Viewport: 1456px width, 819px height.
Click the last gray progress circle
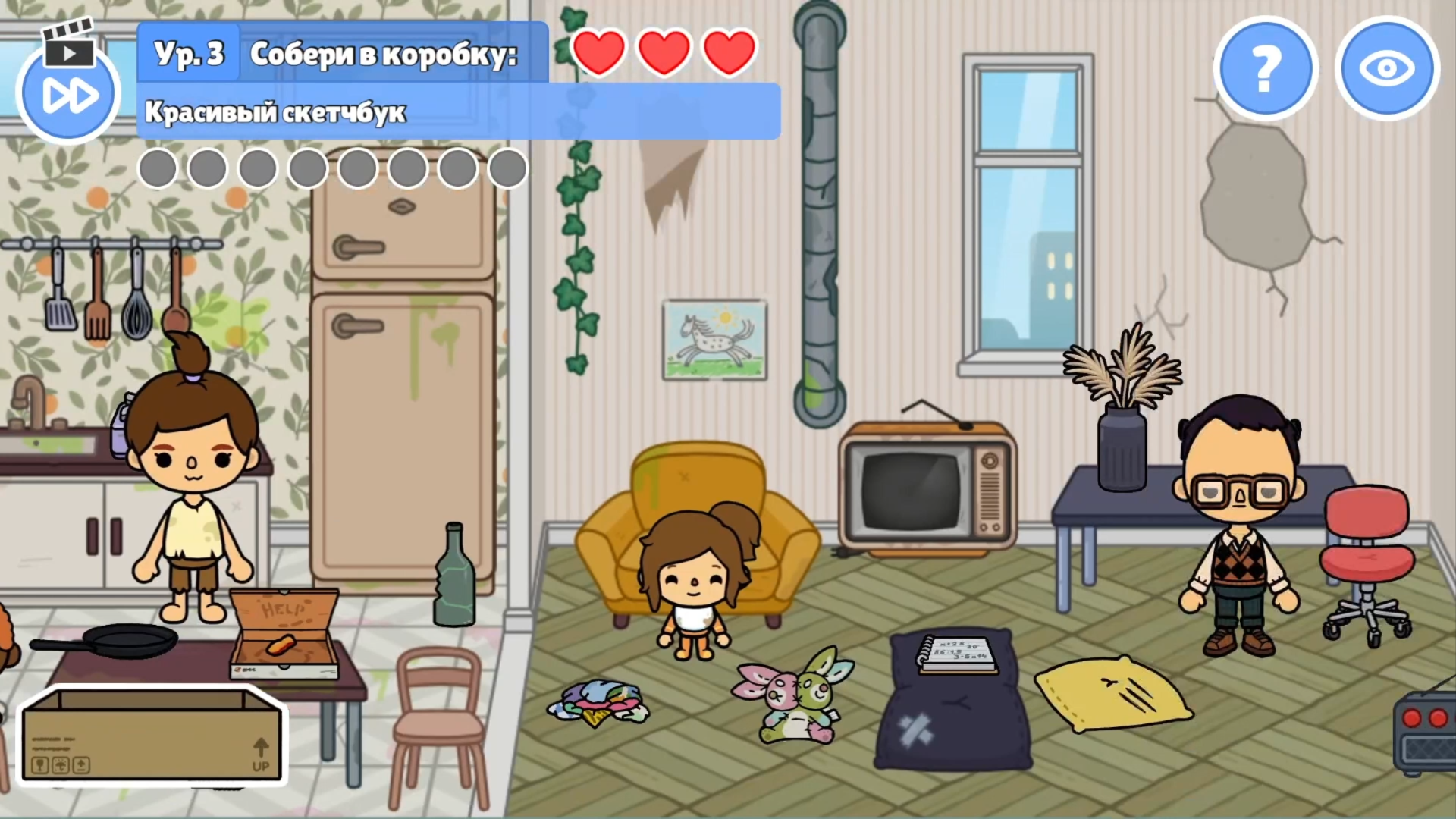507,167
